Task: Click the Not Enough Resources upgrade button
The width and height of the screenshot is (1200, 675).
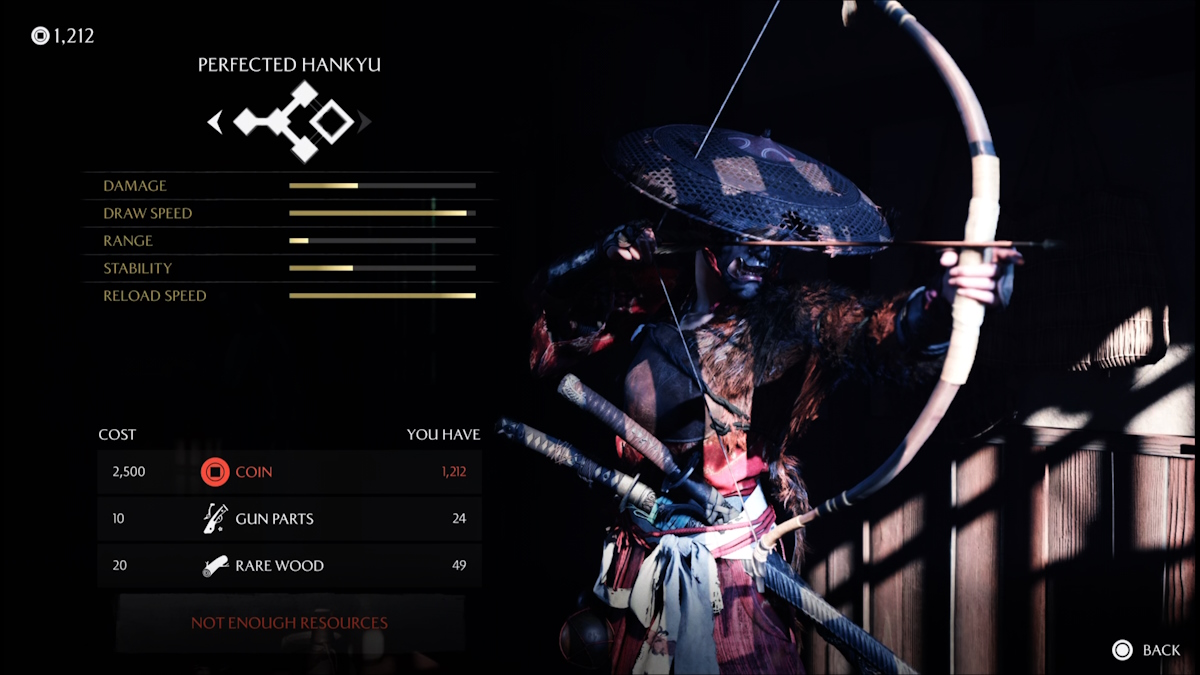Action: (289, 623)
